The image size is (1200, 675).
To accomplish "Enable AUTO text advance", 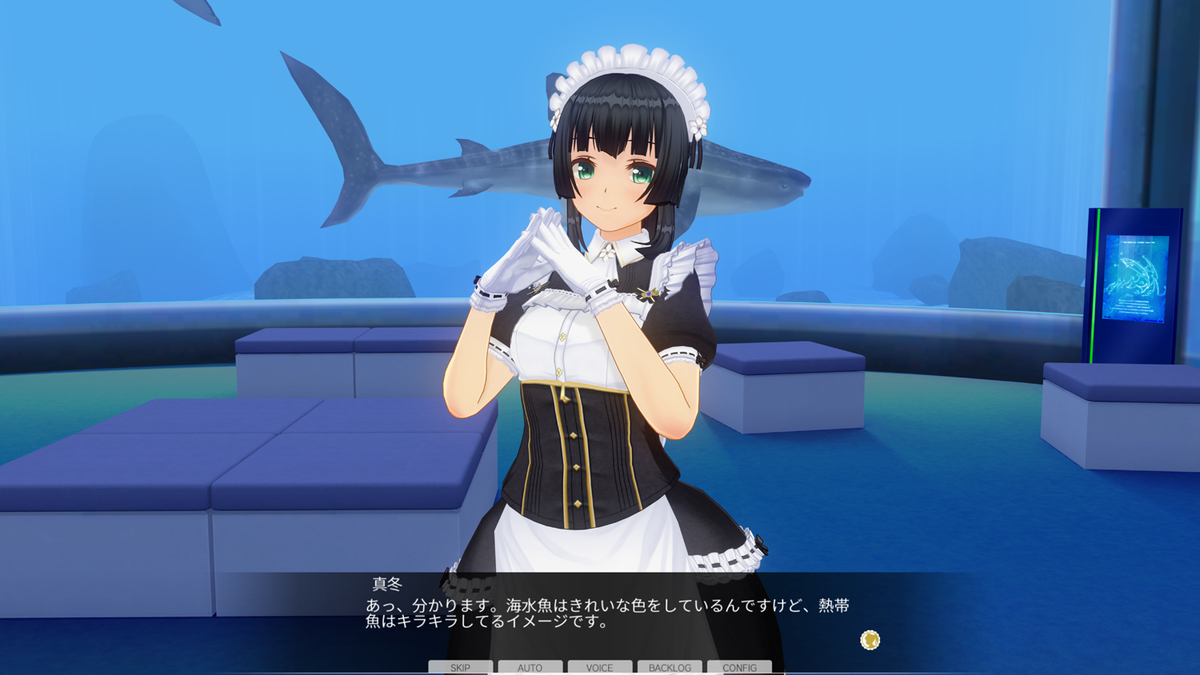I will coord(530,667).
